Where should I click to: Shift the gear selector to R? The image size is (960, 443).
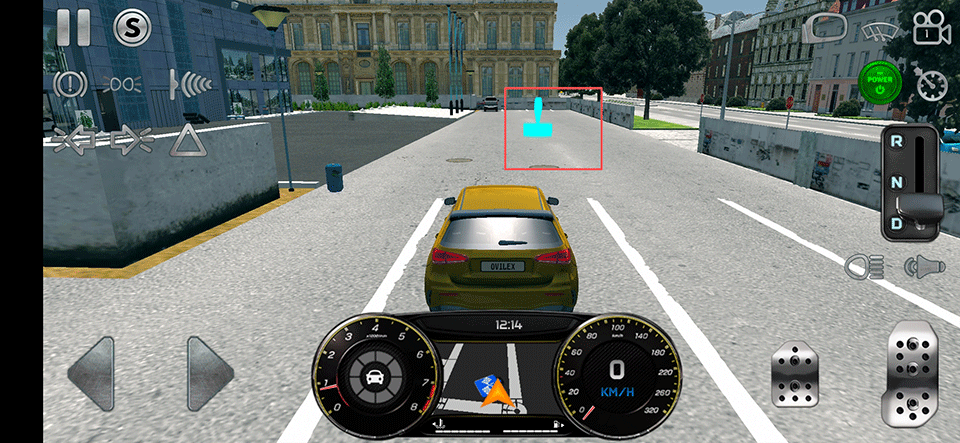tap(897, 142)
